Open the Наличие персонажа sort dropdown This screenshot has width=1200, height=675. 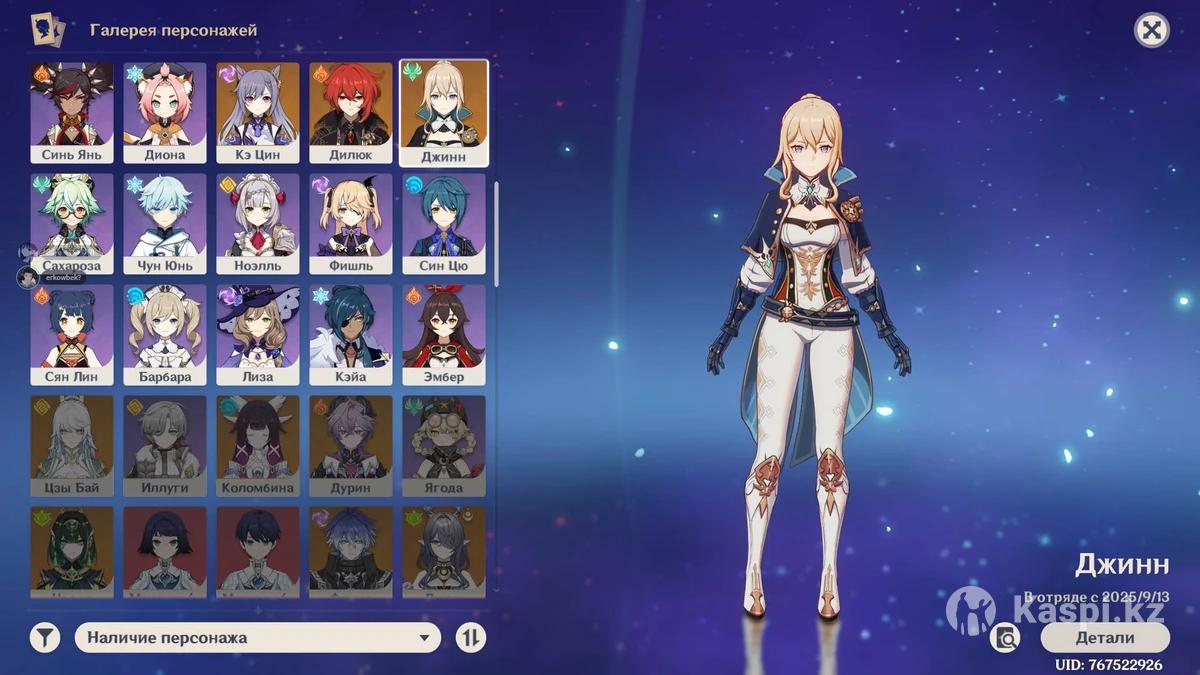(258, 638)
